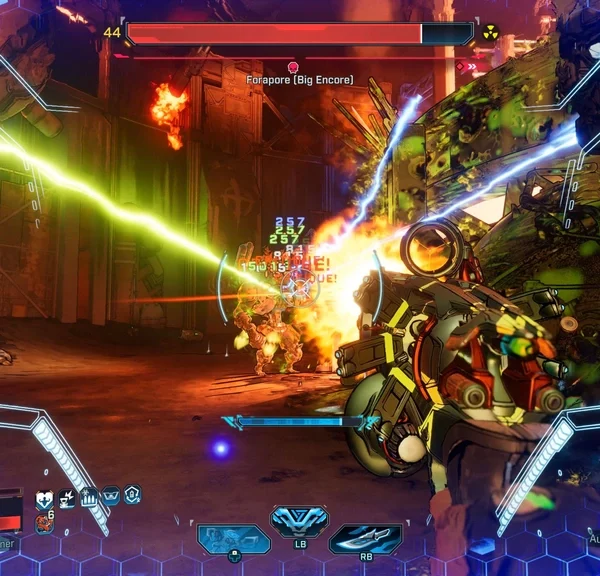Select the skull marker above Forapore name
Screen dimensions: 600x576
[x=293, y=66]
